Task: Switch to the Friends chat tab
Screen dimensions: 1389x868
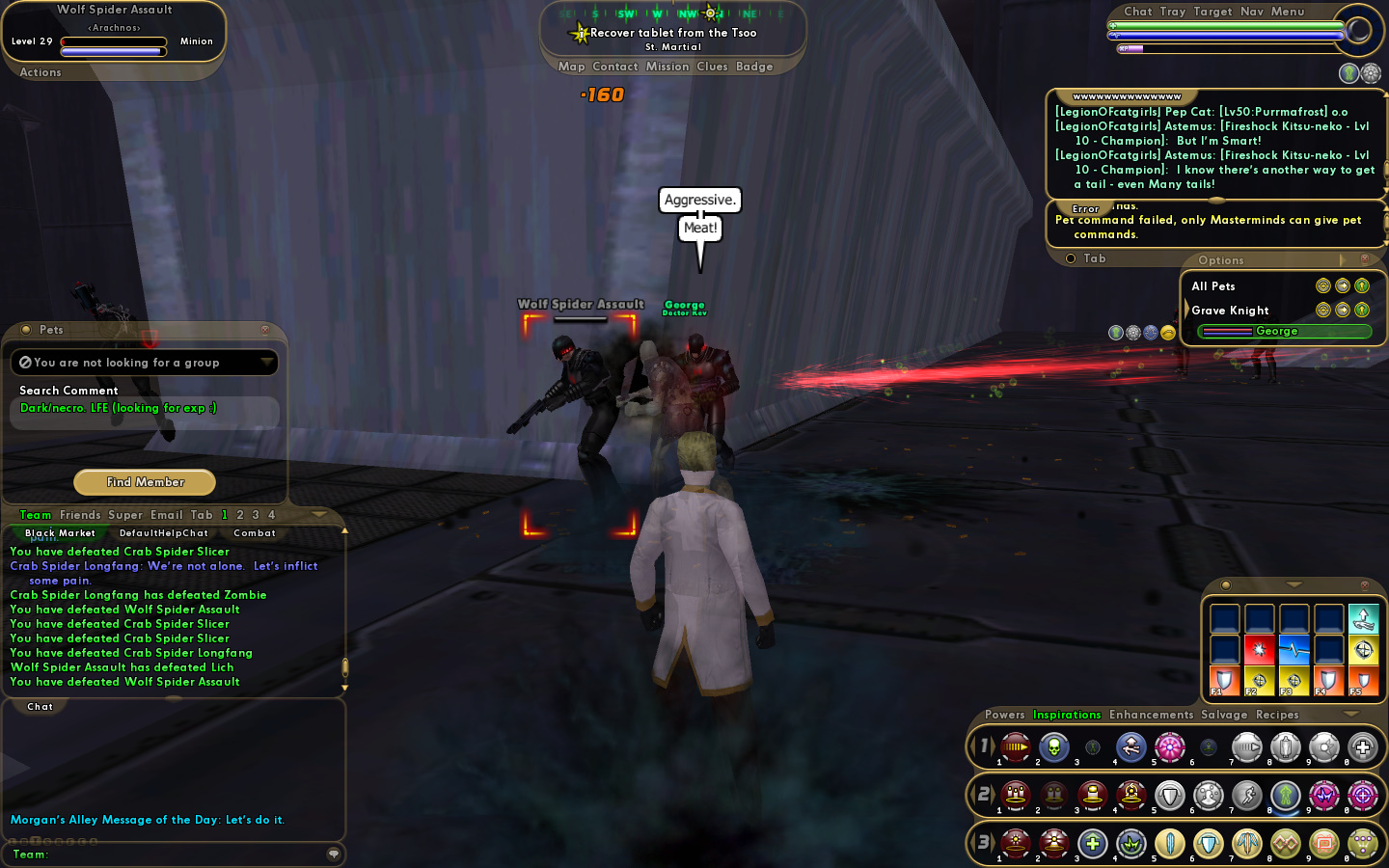Action: pyautogui.click(x=80, y=515)
